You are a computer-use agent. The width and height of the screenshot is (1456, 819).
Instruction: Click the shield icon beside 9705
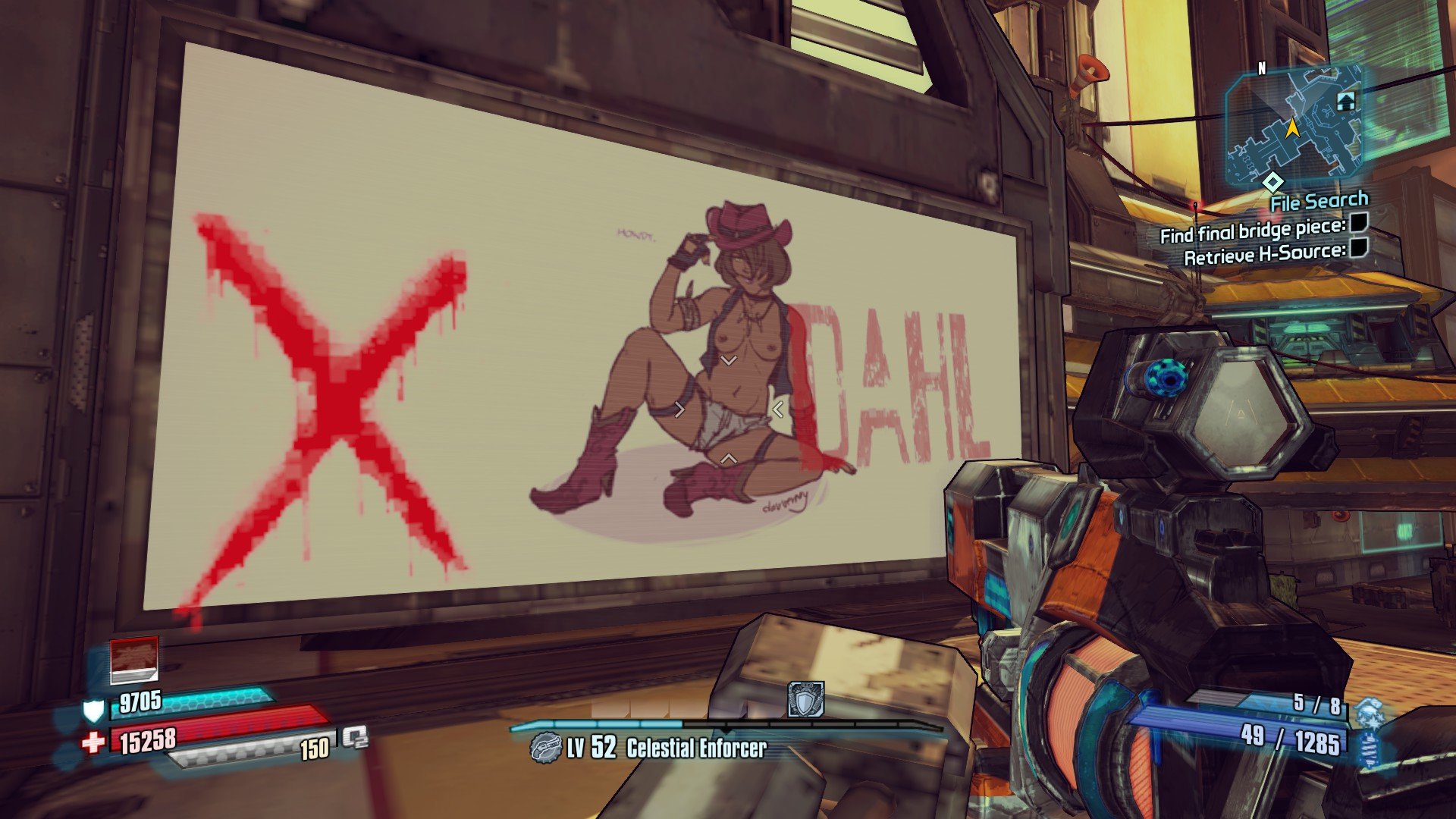coord(93,711)
